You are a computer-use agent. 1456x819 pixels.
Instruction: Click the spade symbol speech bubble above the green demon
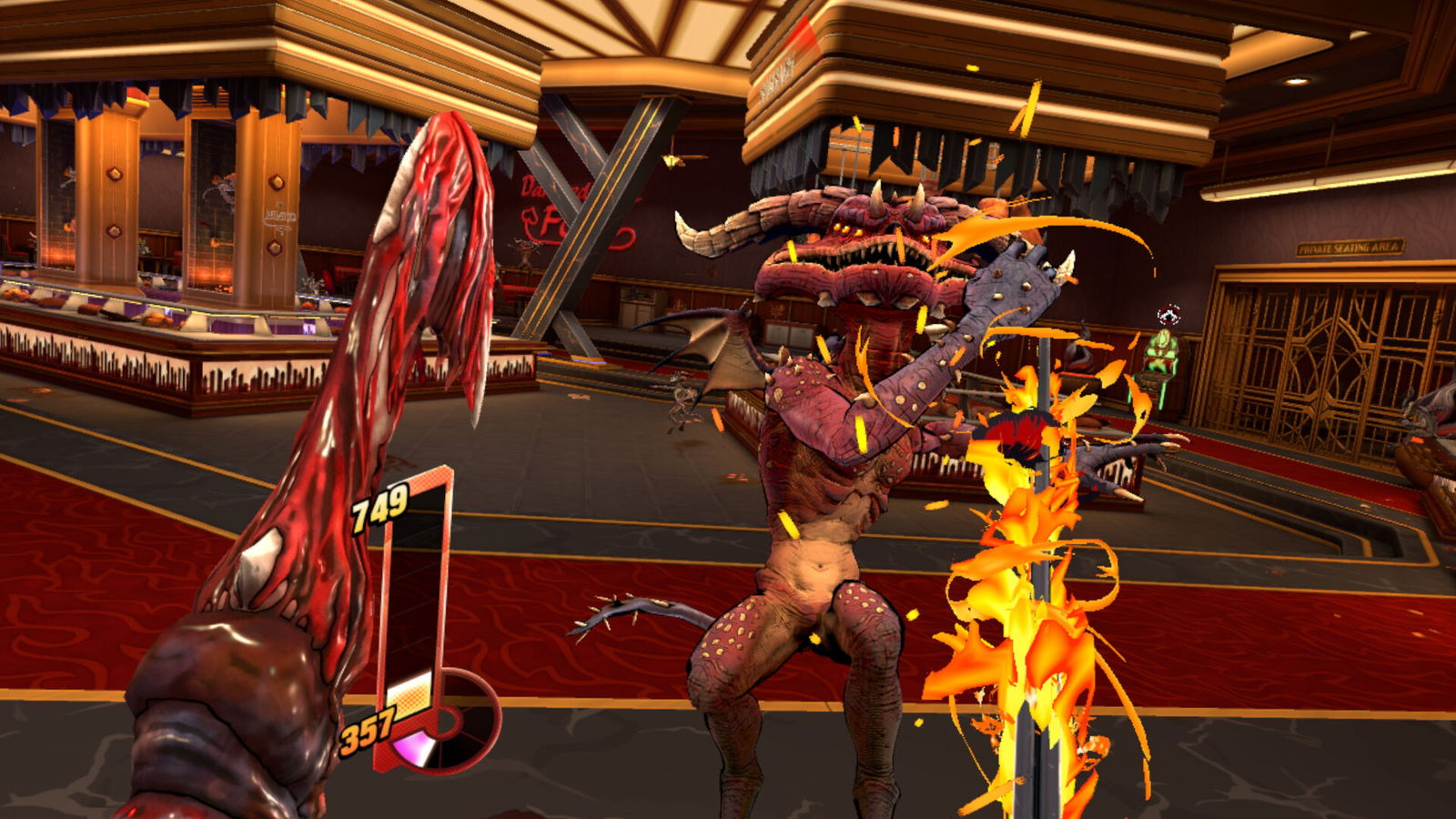point(1168,314)
